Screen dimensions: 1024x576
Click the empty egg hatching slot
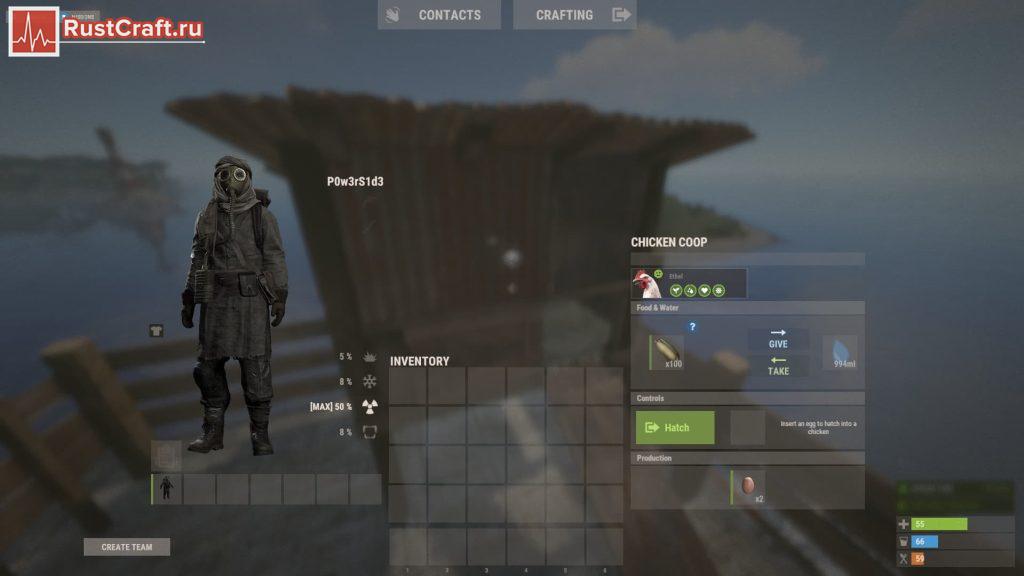(747, 427)
